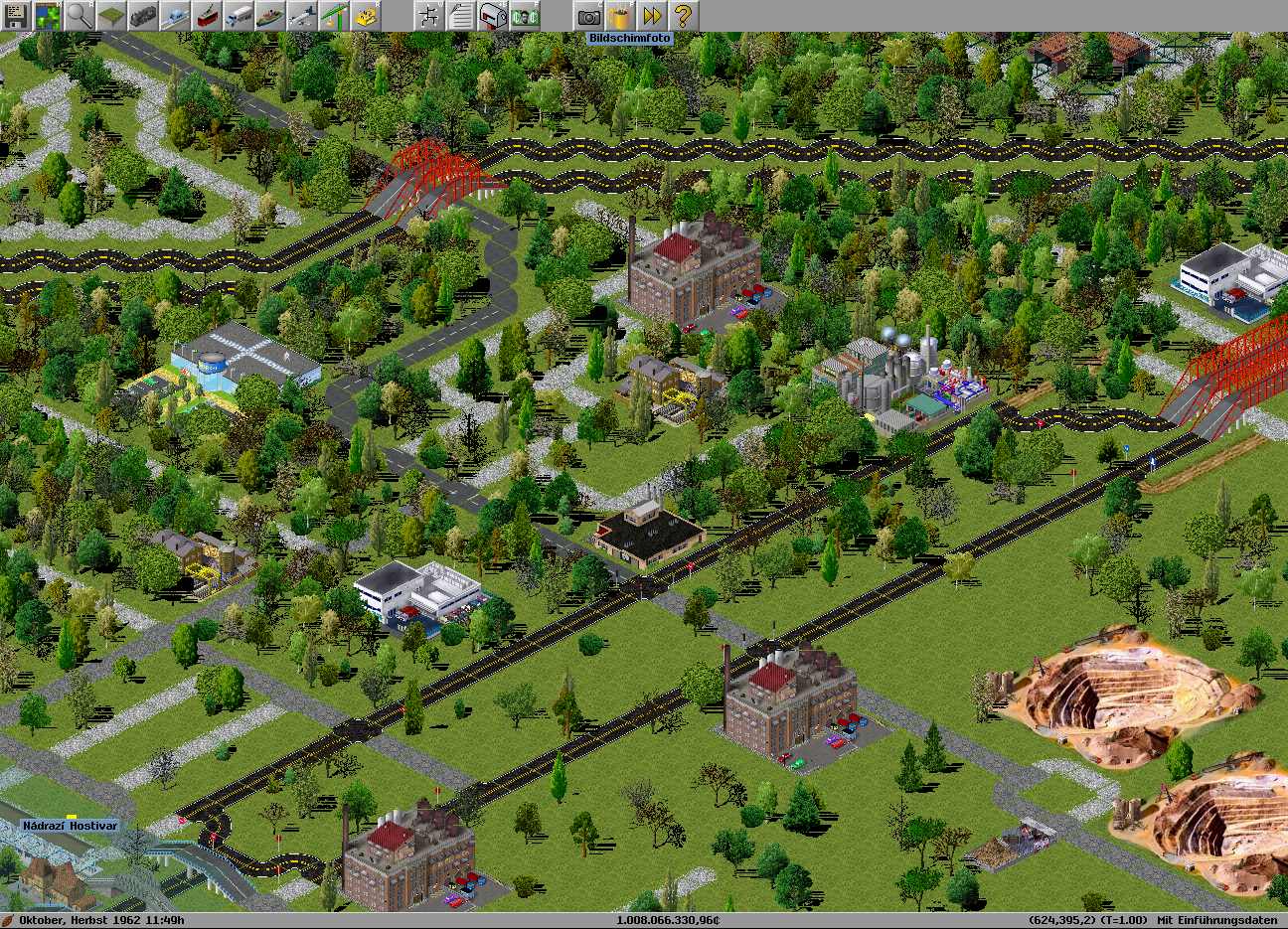The image size is (1288, 929).
Task: Open the terrain landscaping tools
Action: [x=111, y=16]
